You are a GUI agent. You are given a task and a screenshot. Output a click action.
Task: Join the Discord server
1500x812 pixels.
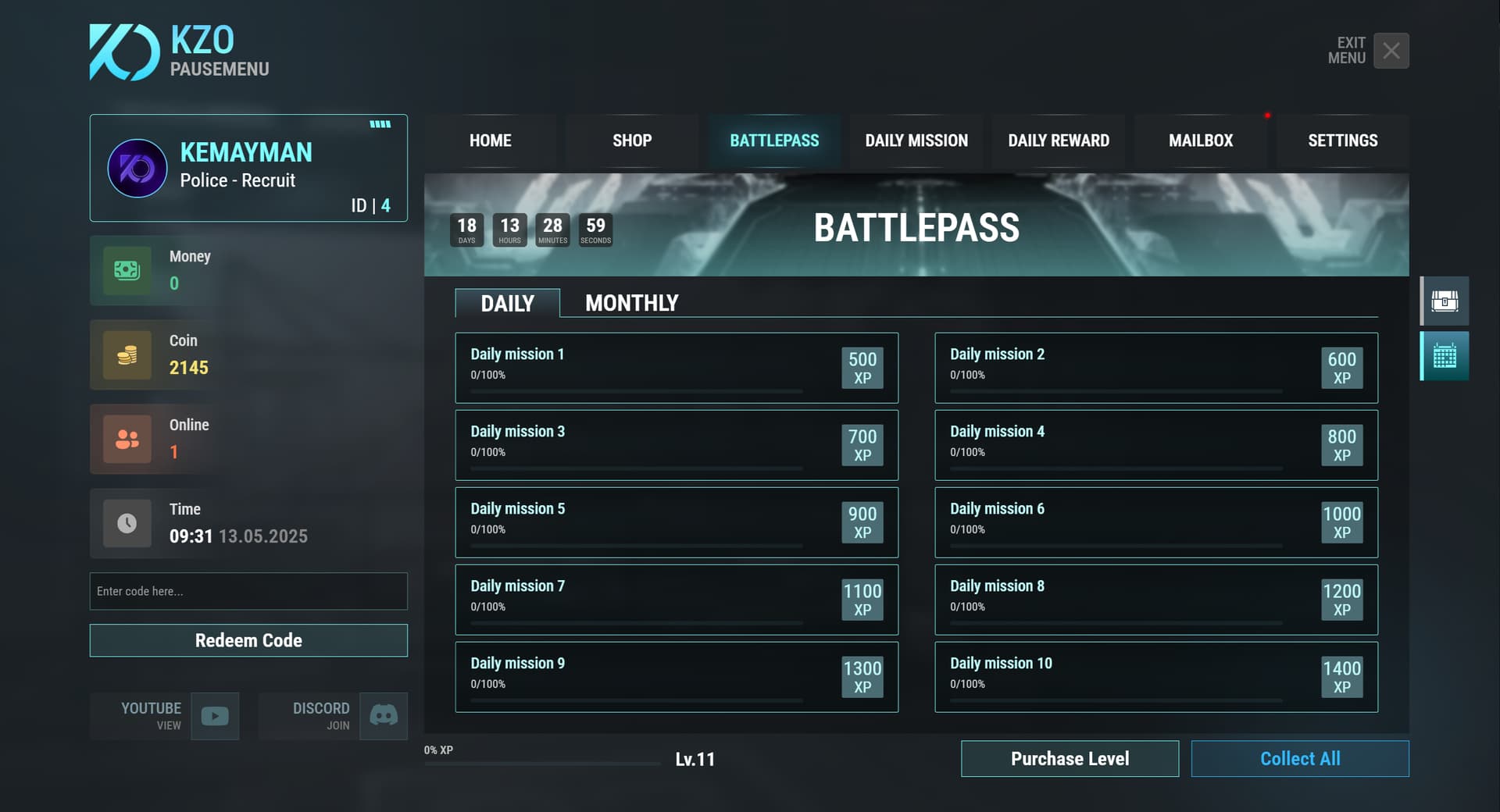tap(384, 716)
